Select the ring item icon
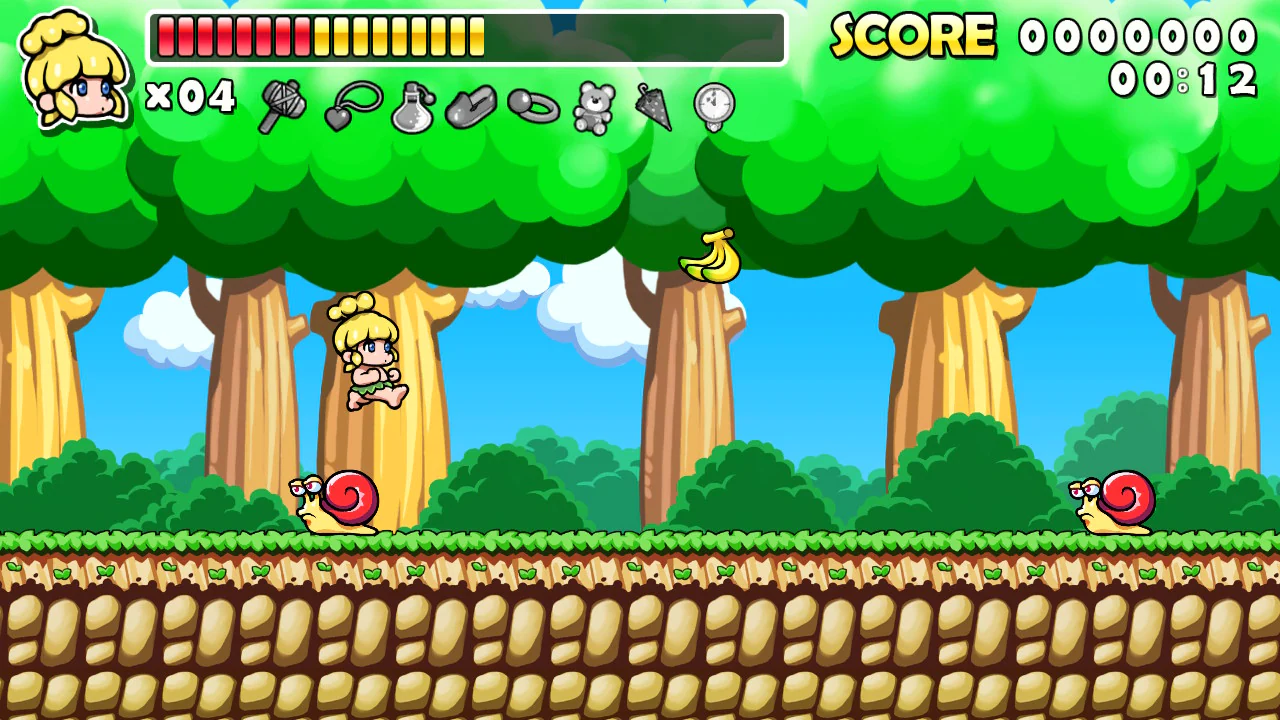 [532, 107]
